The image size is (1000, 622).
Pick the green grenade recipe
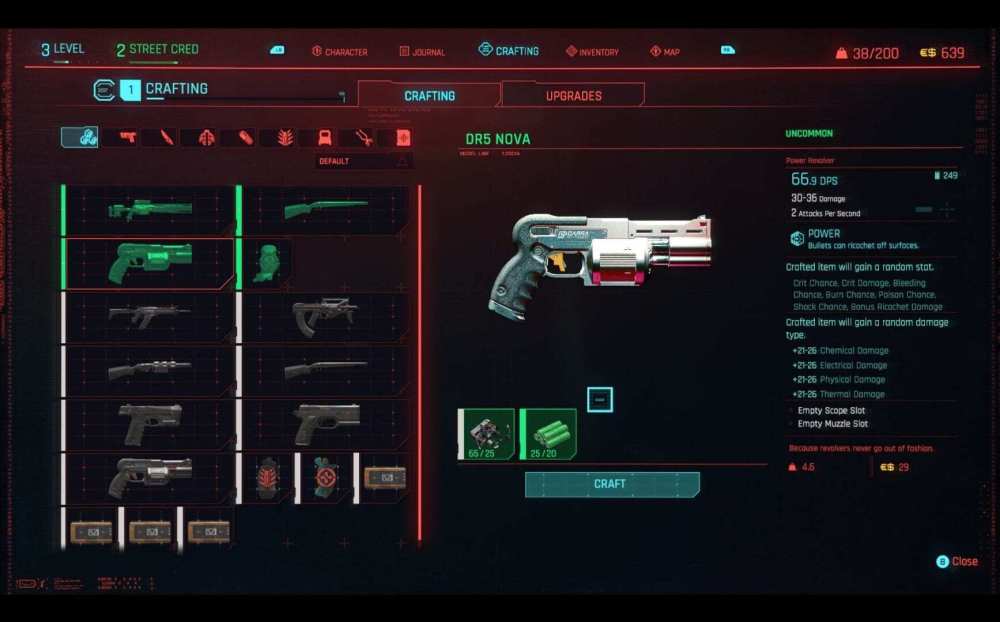(267, 263)
